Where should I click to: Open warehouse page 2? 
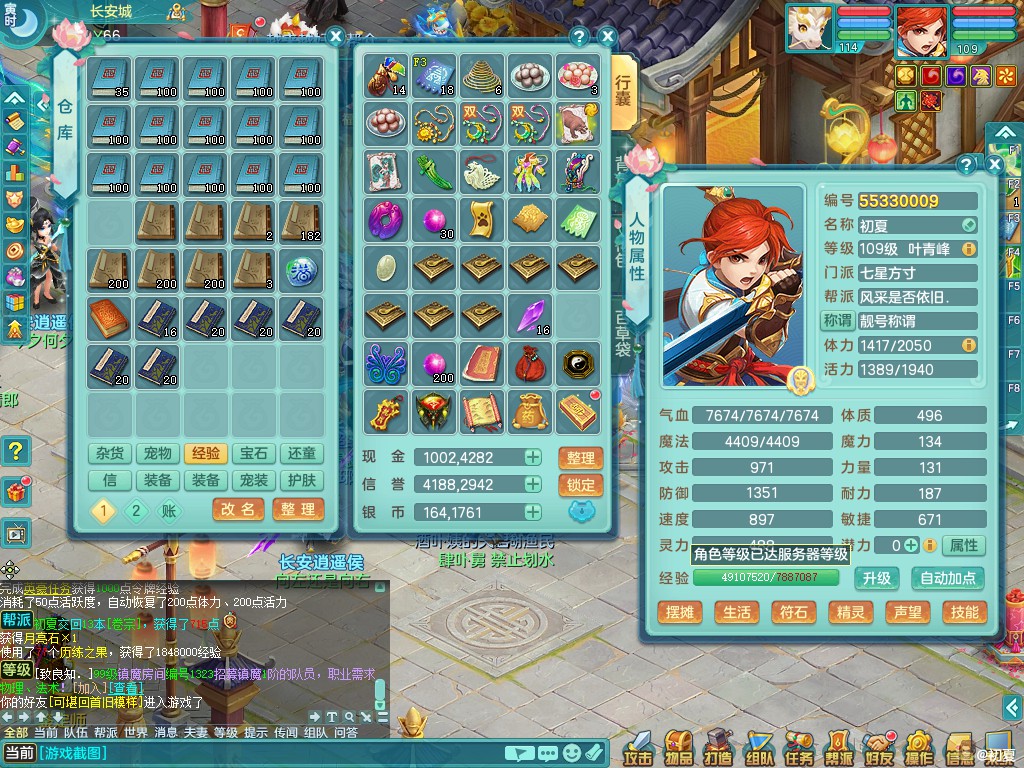[135, 511]
